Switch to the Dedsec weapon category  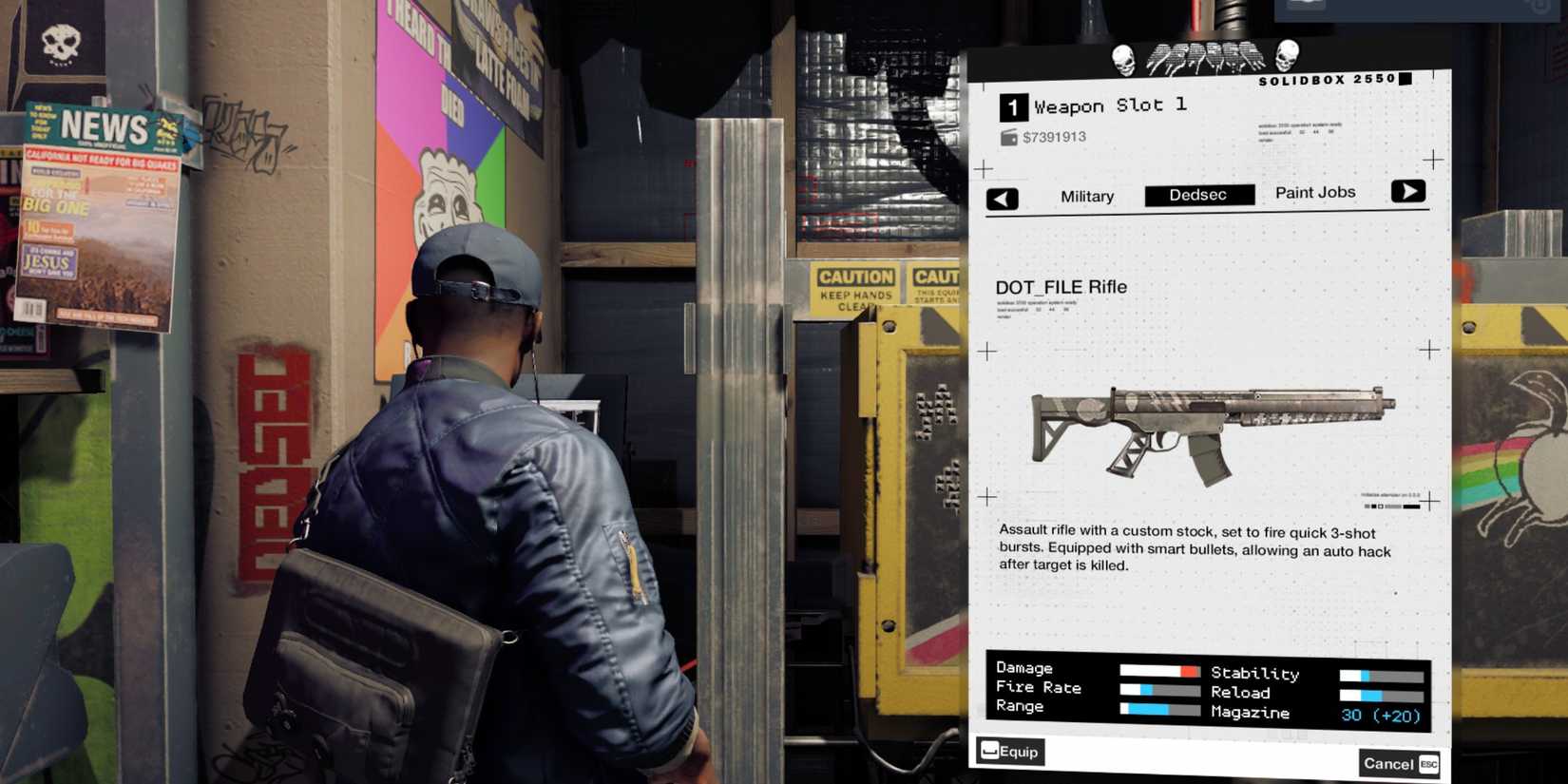(1198, 194)
